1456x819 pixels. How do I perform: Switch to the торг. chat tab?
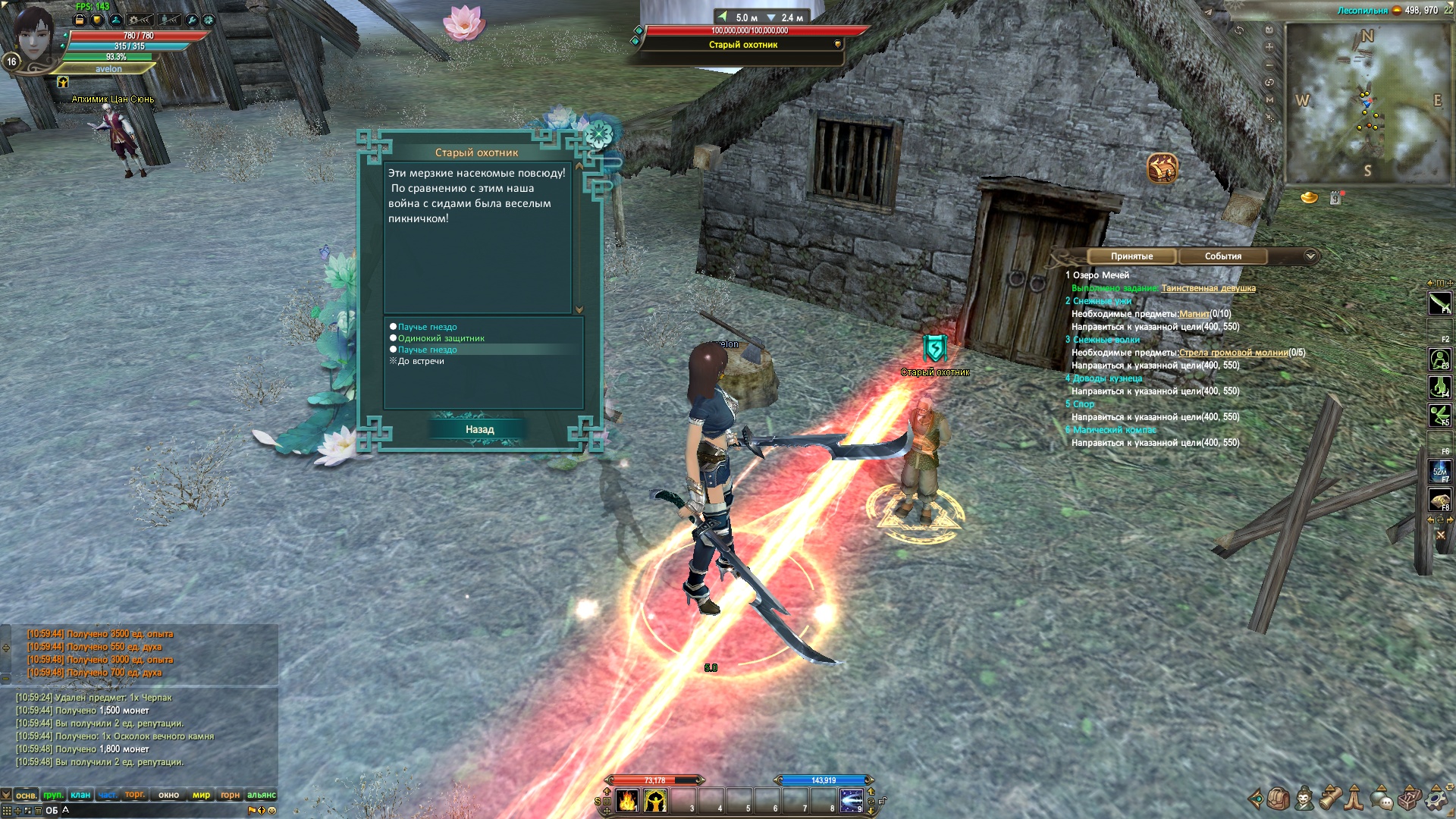coord(135,795)
